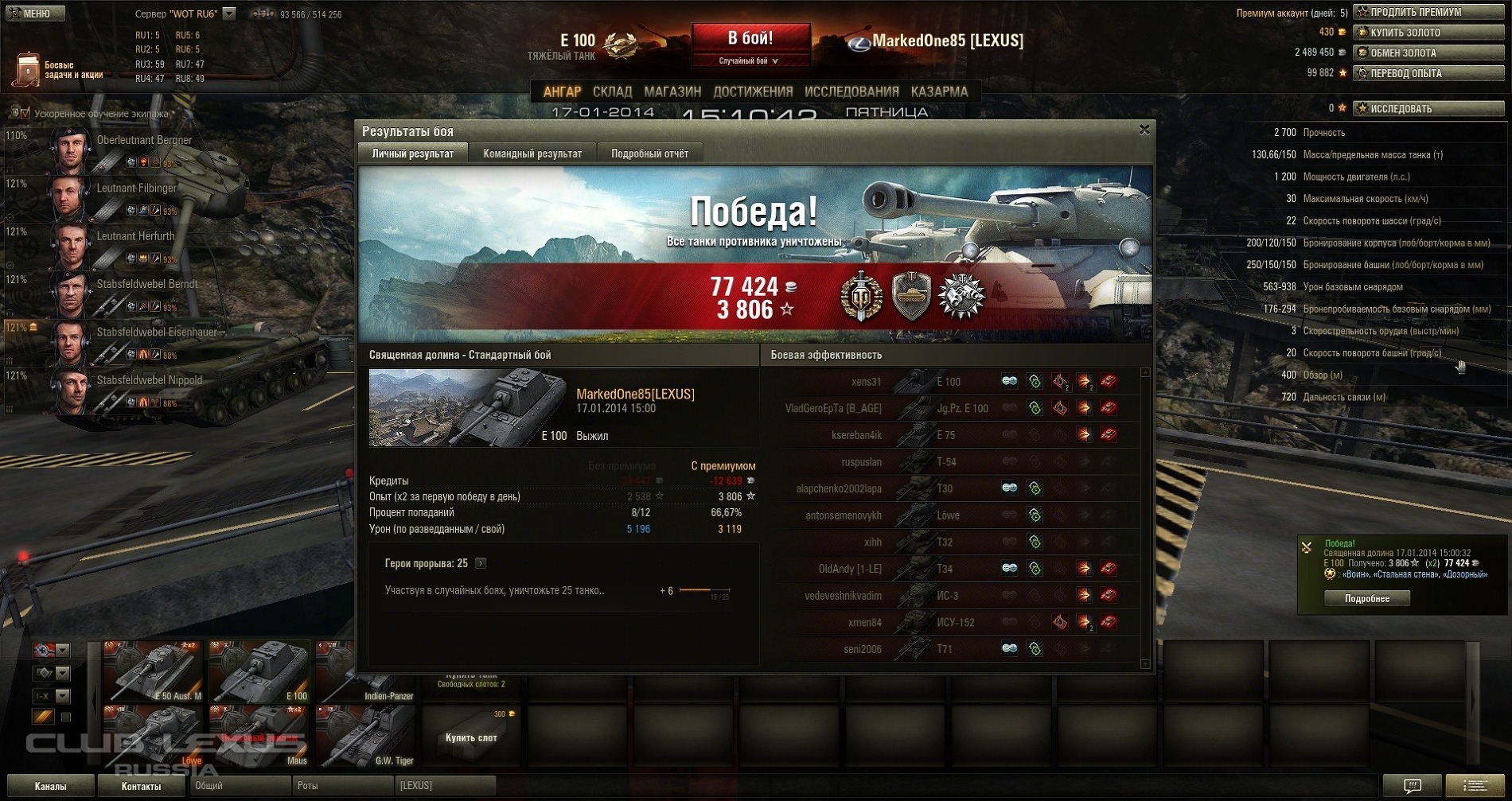The height and width of the screenshot is (801, 1512).
Task: Open the ИССЛЕДОВАНИЯ tech tree
Action: (x=851, y=91)
